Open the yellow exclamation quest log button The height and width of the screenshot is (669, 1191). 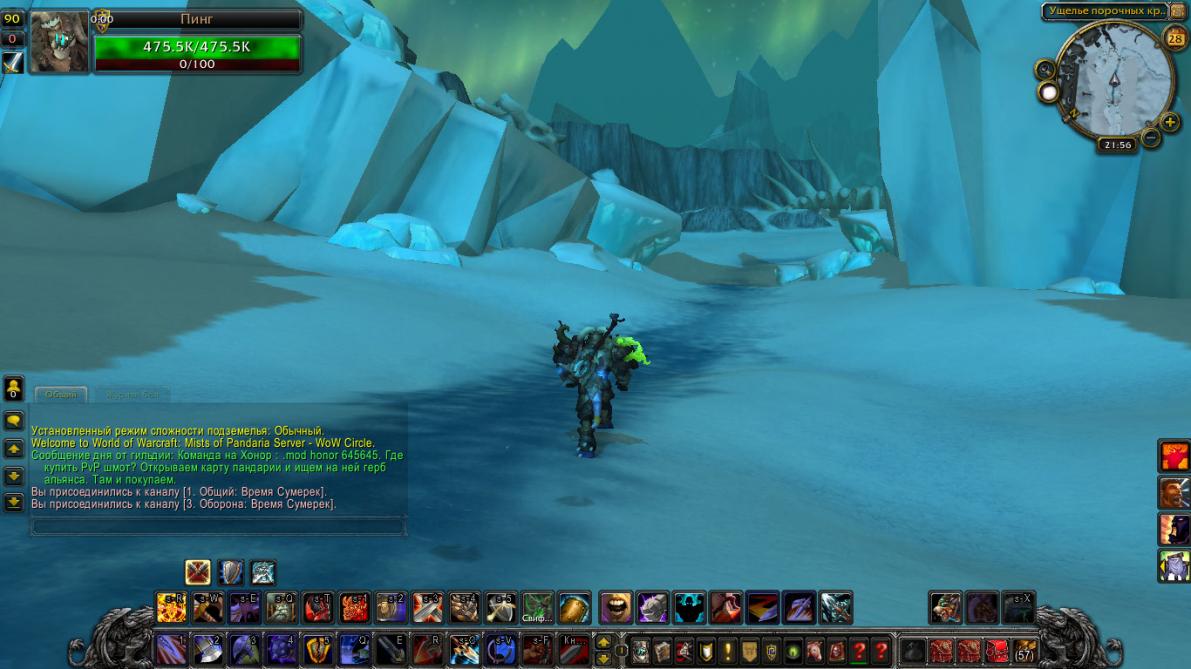[728, 650]
